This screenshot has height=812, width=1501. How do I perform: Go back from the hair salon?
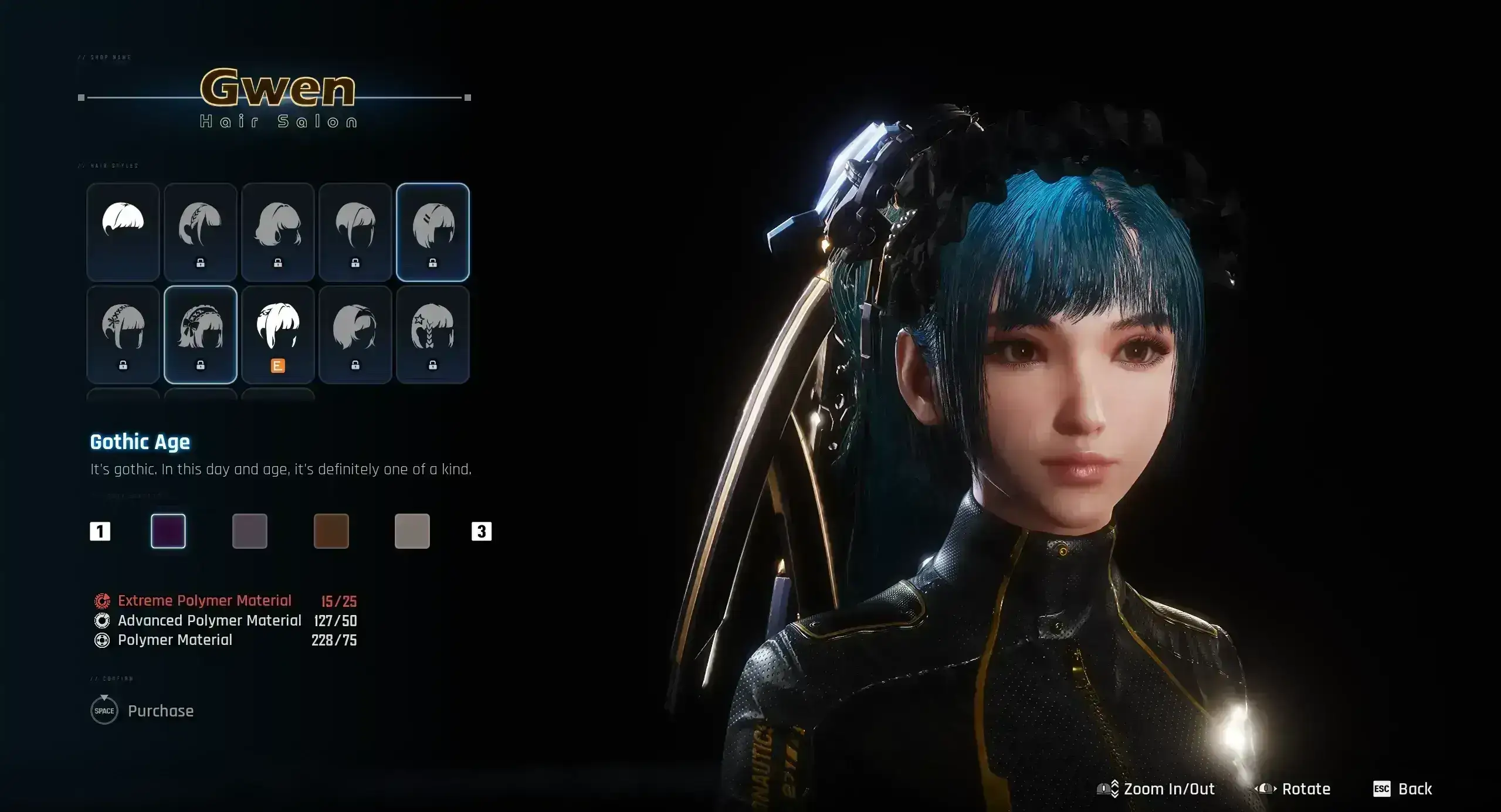point(1403,789)
